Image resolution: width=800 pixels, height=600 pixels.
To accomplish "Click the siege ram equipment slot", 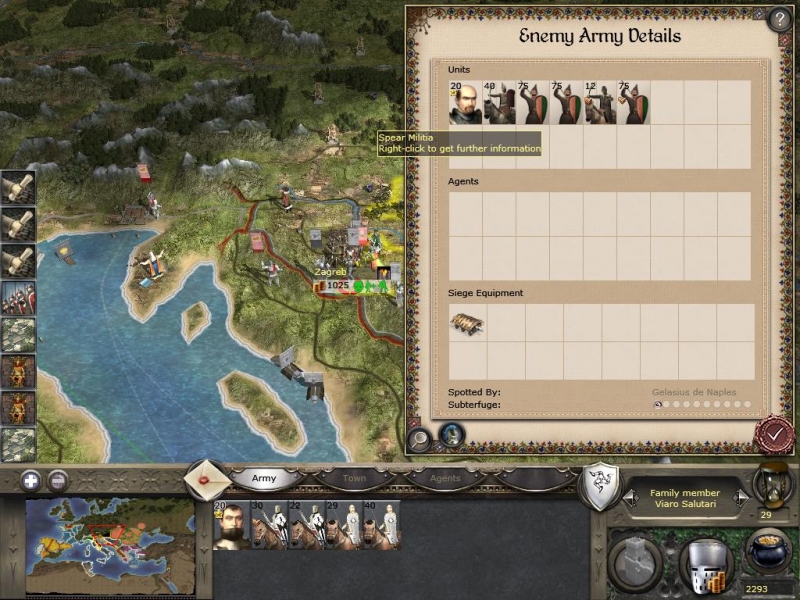I will coord(467,323).
